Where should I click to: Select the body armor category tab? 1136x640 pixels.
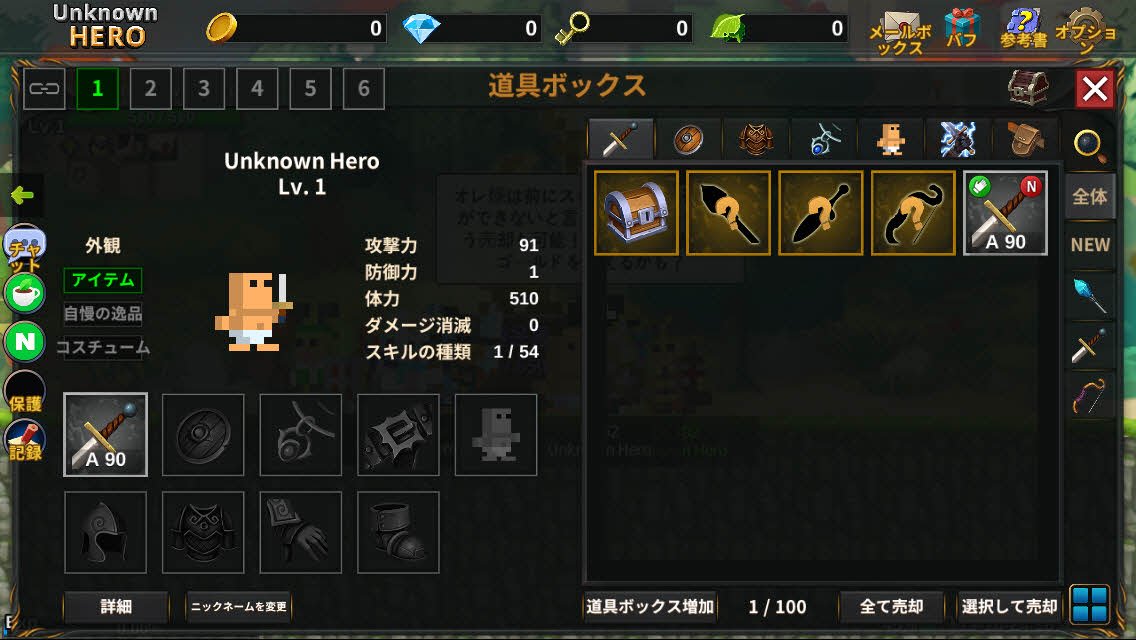click(756, 139)
